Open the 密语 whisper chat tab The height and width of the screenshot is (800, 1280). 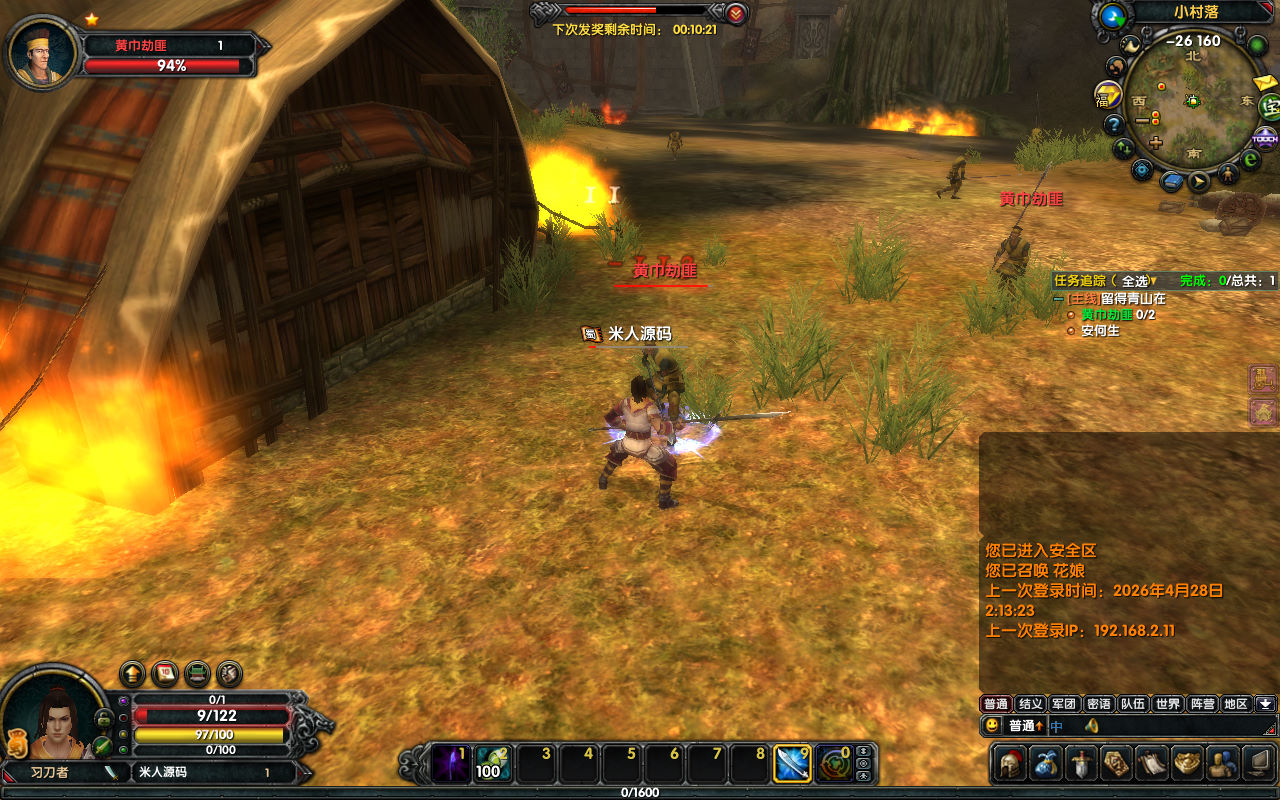click(1098, 704)
